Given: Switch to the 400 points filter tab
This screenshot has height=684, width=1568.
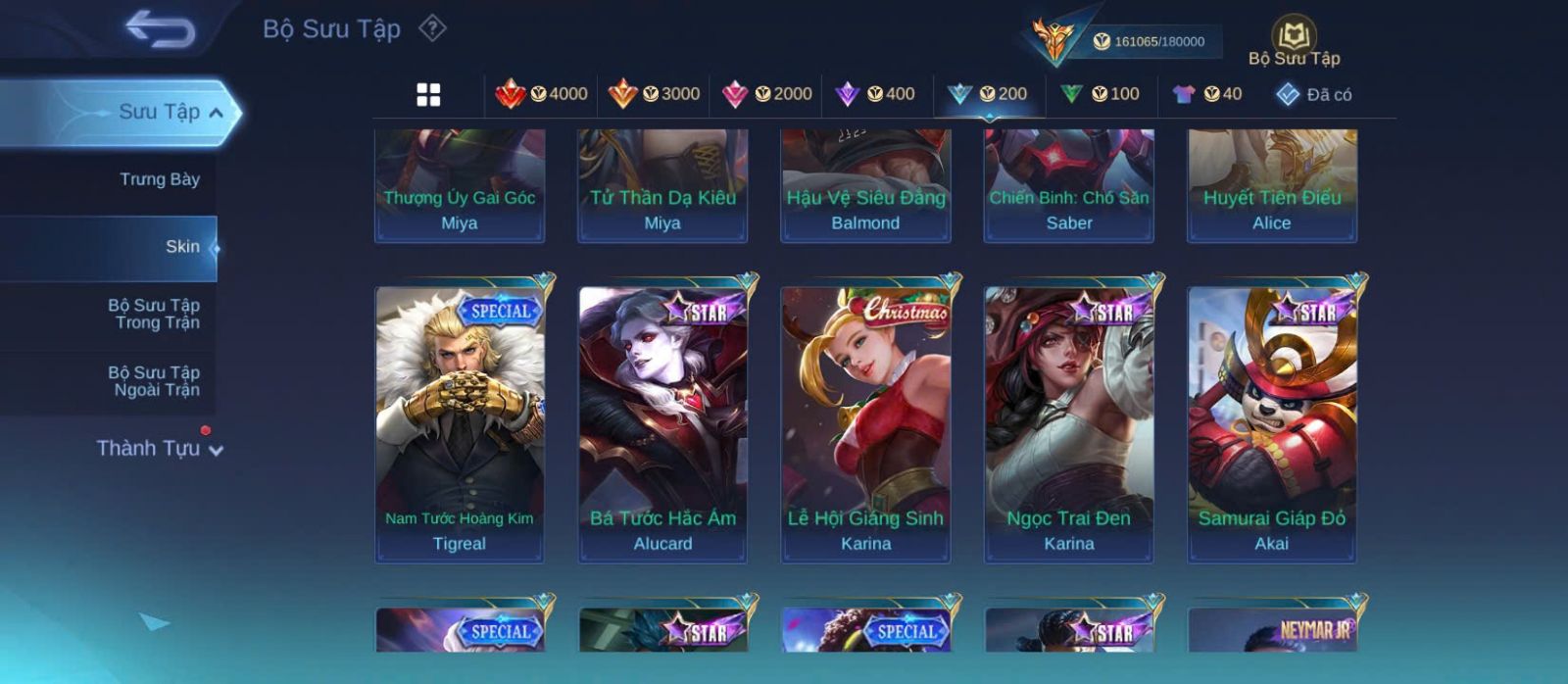Looking at the screenshot, I should pos(875,94).
